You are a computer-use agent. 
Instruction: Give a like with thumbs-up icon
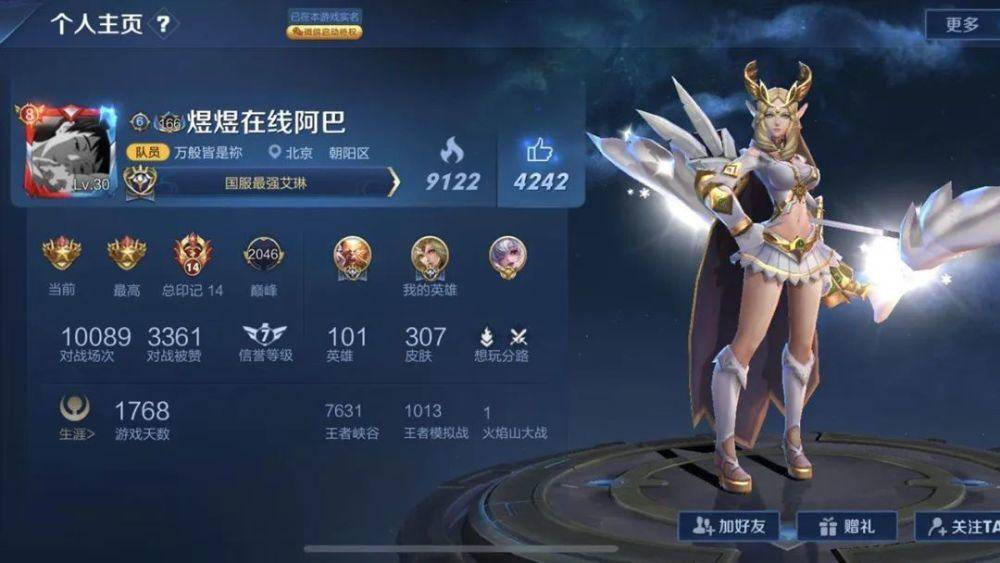click(540, 150)
